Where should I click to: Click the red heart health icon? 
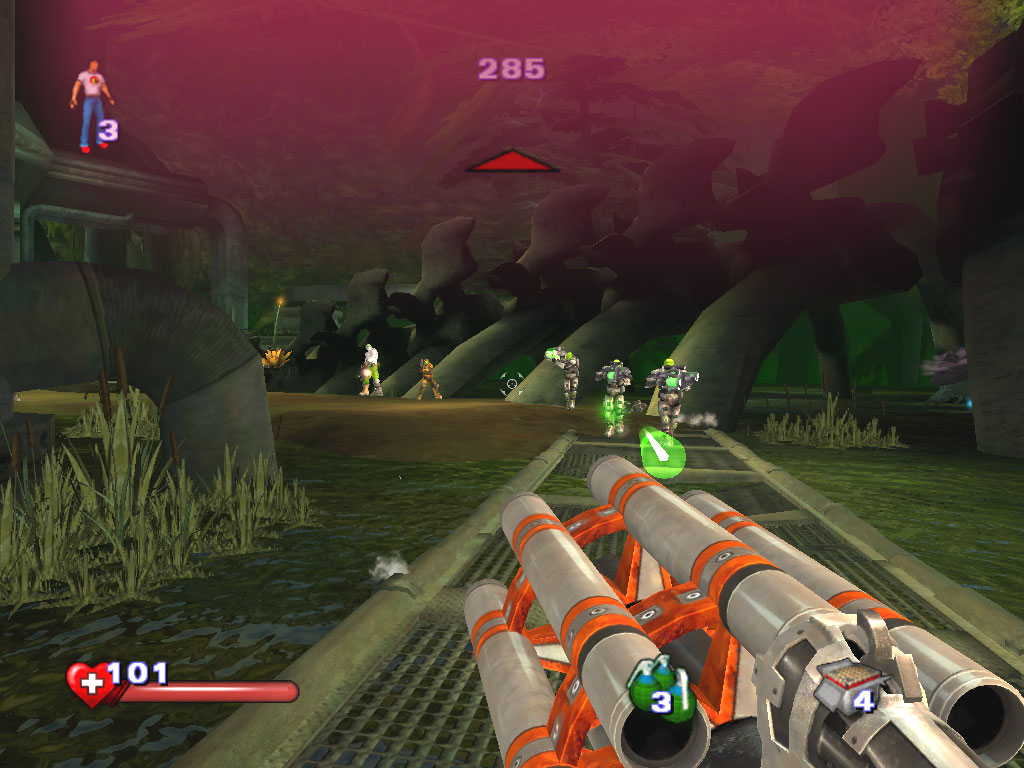coord(89,684)
